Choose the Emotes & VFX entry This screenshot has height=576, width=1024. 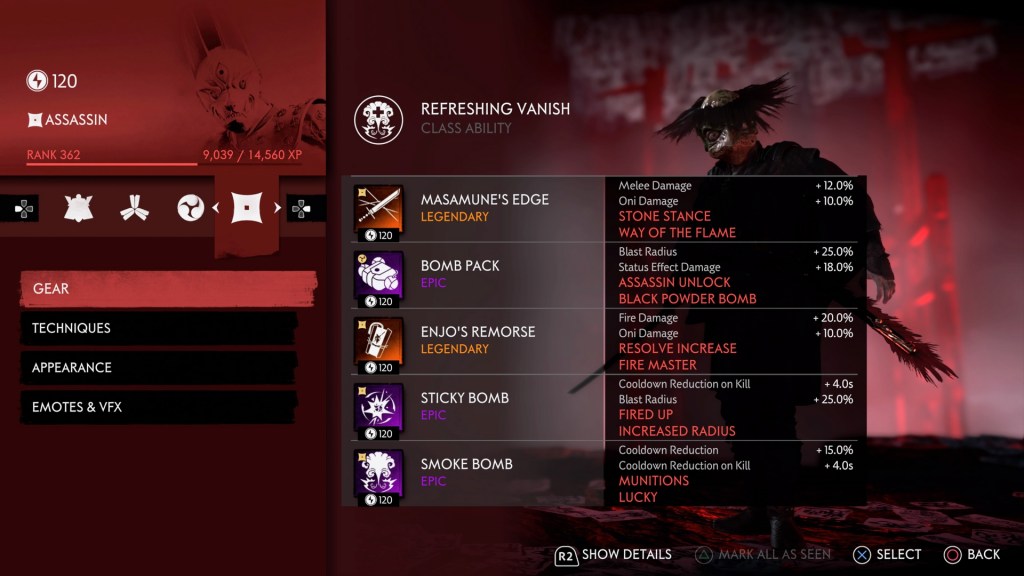pyautogui.click(x=160, y=407)
